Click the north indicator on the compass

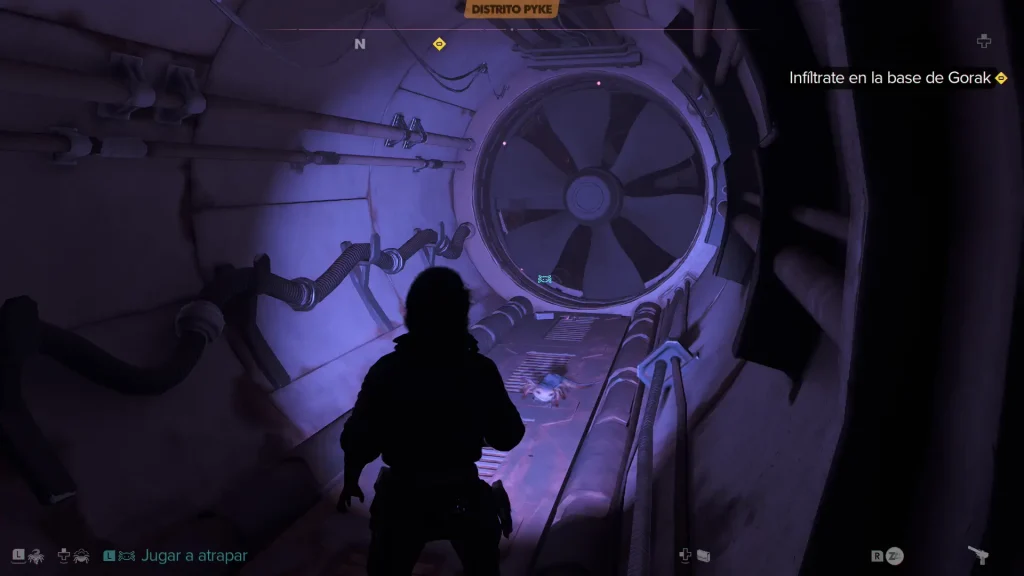tap(360, 44)
